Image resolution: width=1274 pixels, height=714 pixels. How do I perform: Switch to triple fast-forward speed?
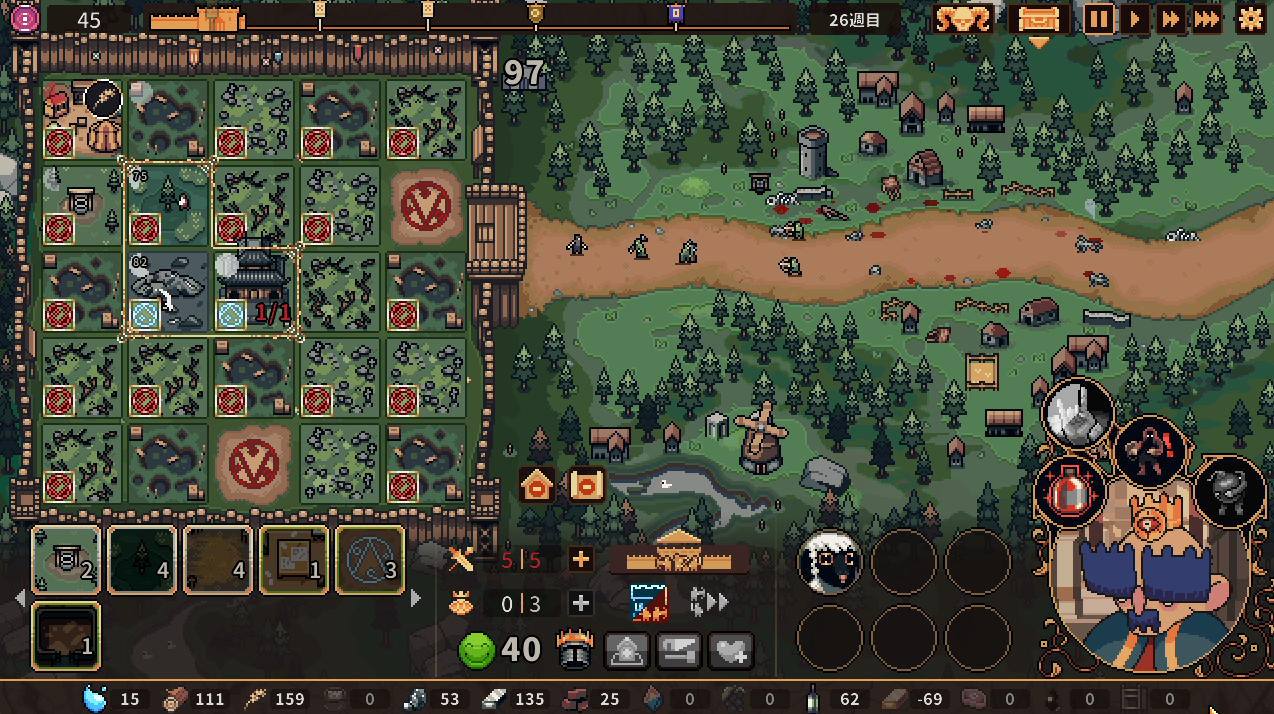tap(1206, 19)
